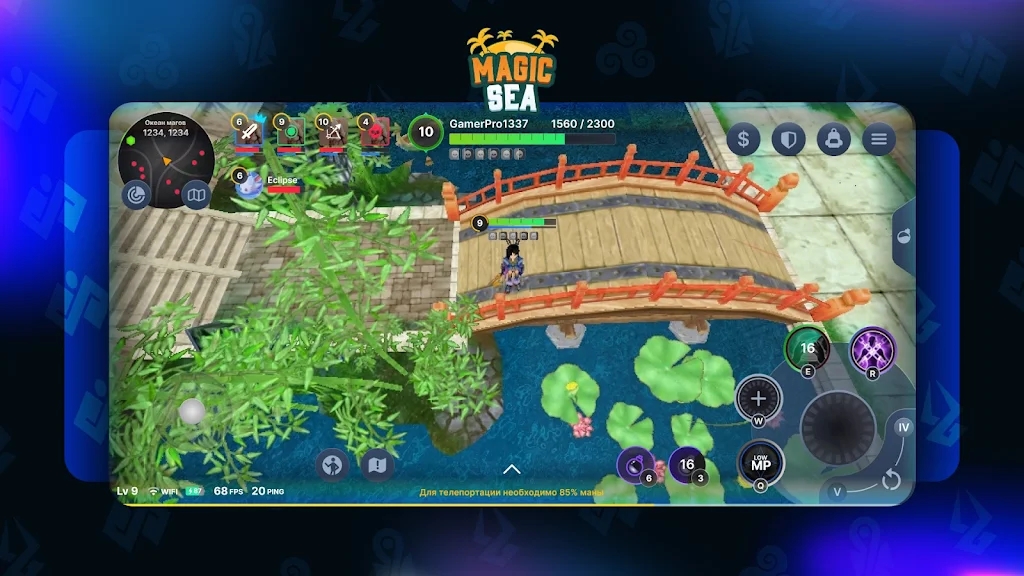Open the quest map exclamation button
Screen dimensions: 1024x576
(377, 465)
